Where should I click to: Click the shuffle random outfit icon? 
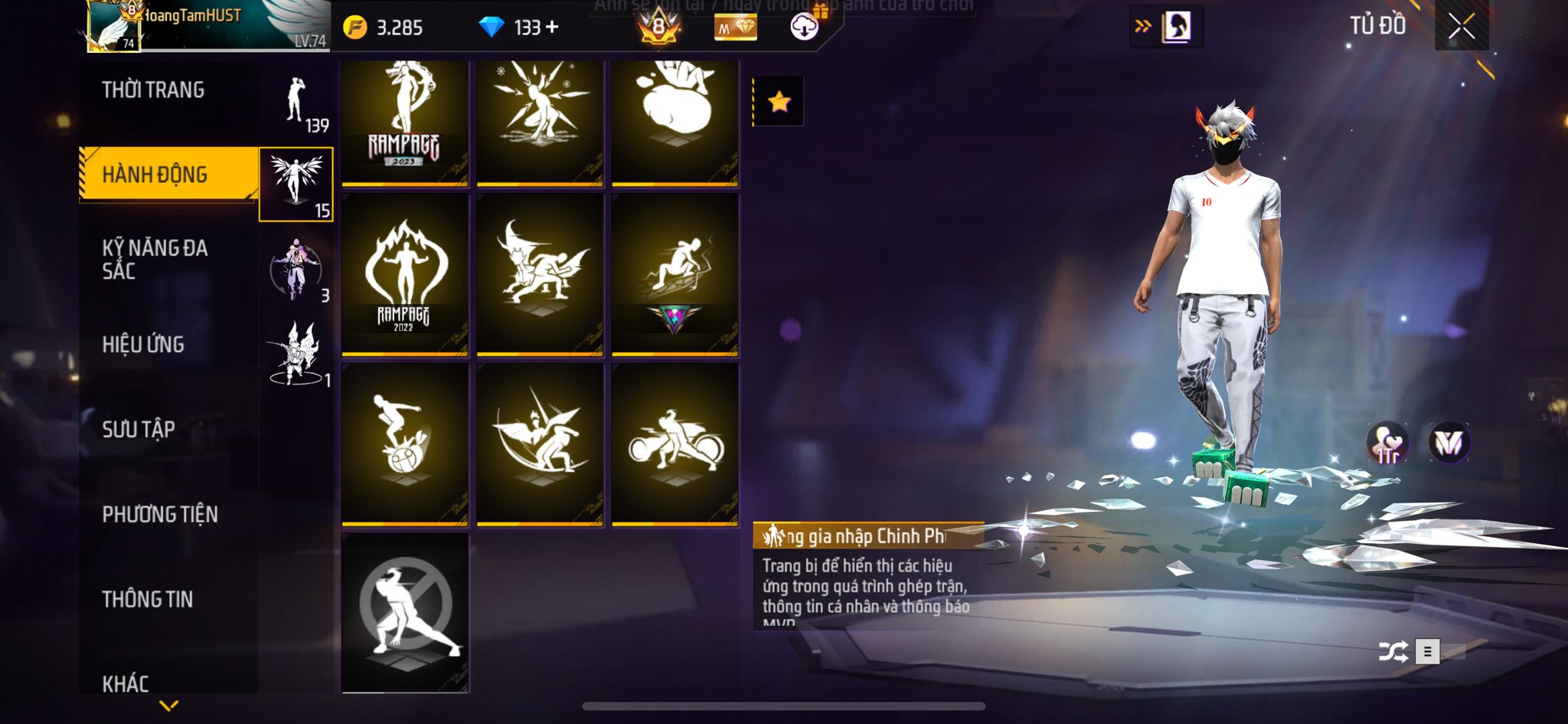[x=1393, y=652]
